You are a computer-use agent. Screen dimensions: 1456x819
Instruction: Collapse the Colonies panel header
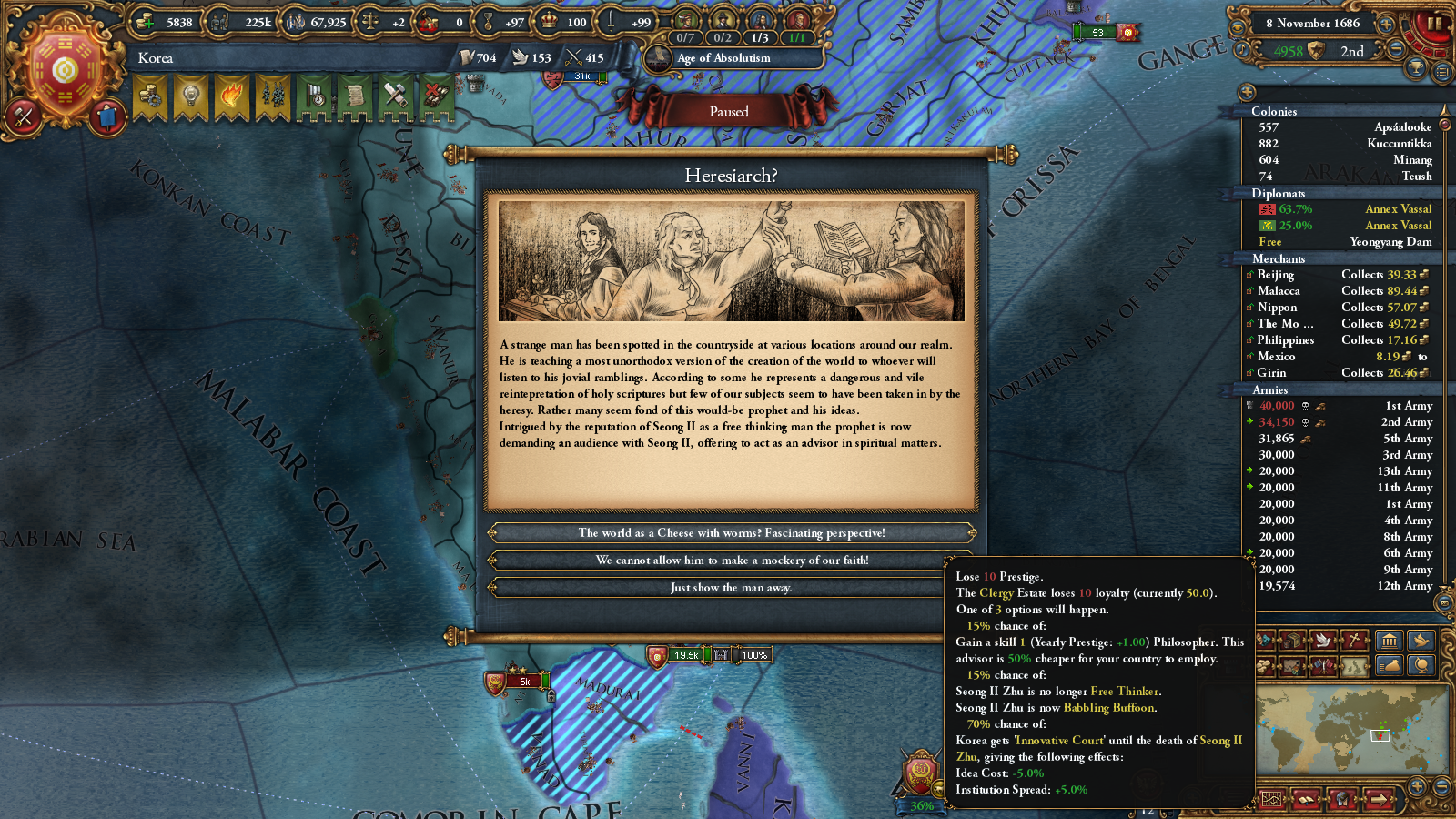tap(1278, 111)
